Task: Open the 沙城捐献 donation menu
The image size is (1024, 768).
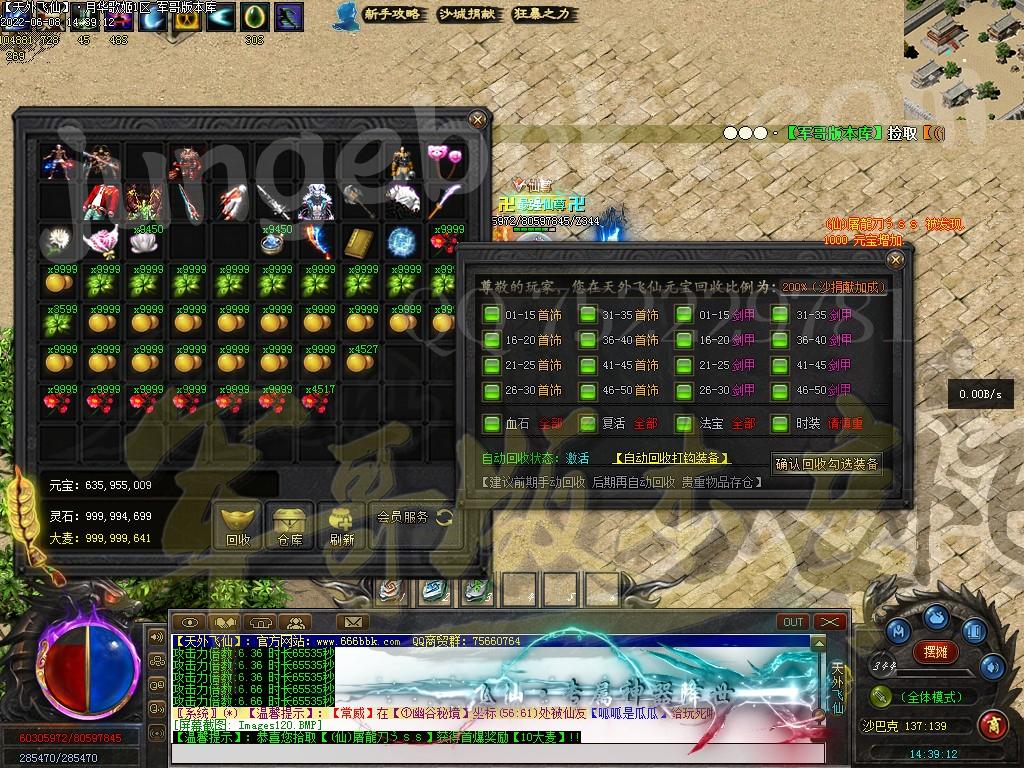Action: (x=467, y=15)
